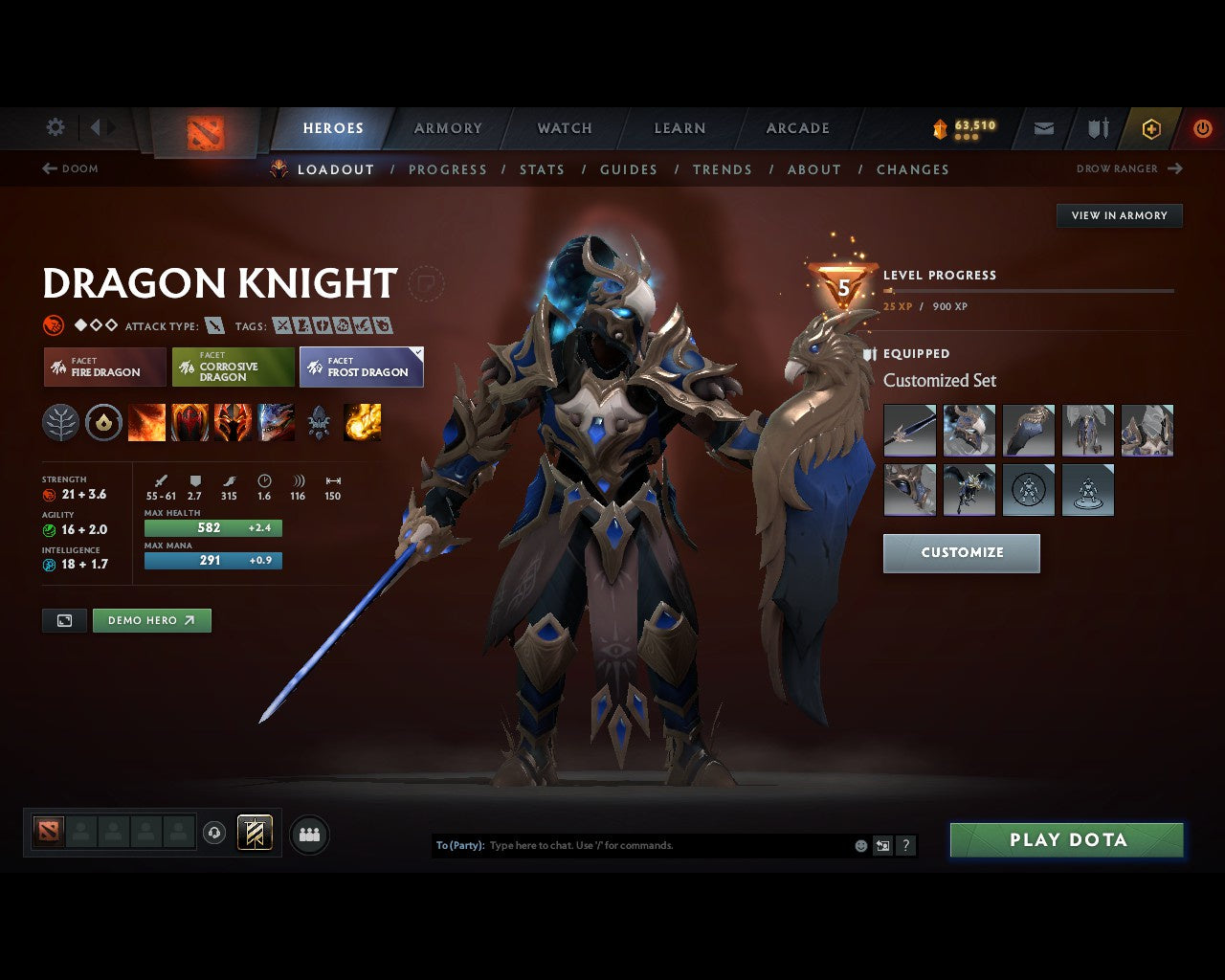1225x980 pixels.
Task: Open Dragon Knight's talent tree icon
Action: (60, 422)
